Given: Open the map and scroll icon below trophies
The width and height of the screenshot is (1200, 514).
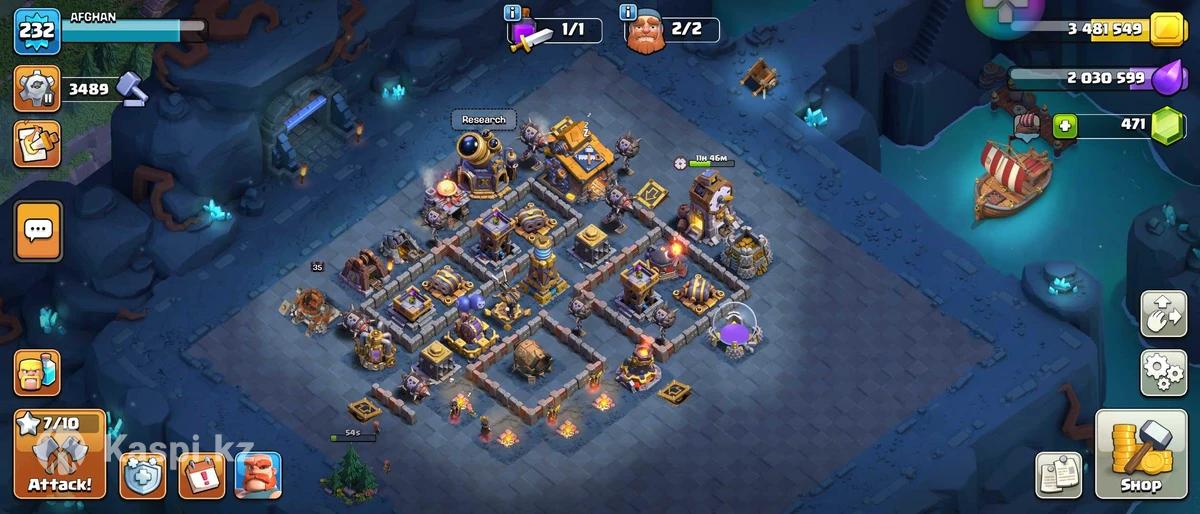Looking at the screenshot, I should [x=37, y=144].
